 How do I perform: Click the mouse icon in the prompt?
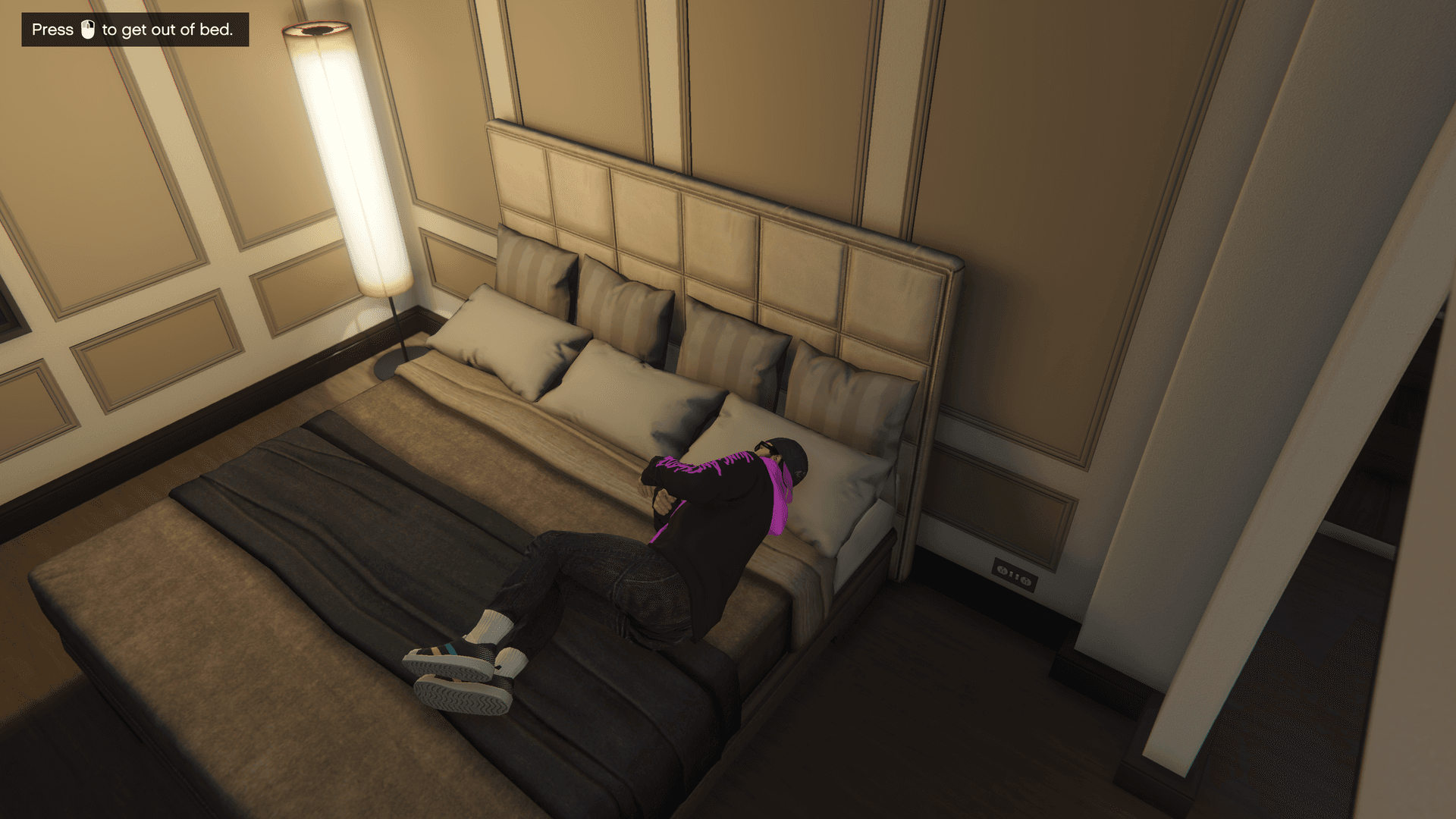[x=87, y=30]
